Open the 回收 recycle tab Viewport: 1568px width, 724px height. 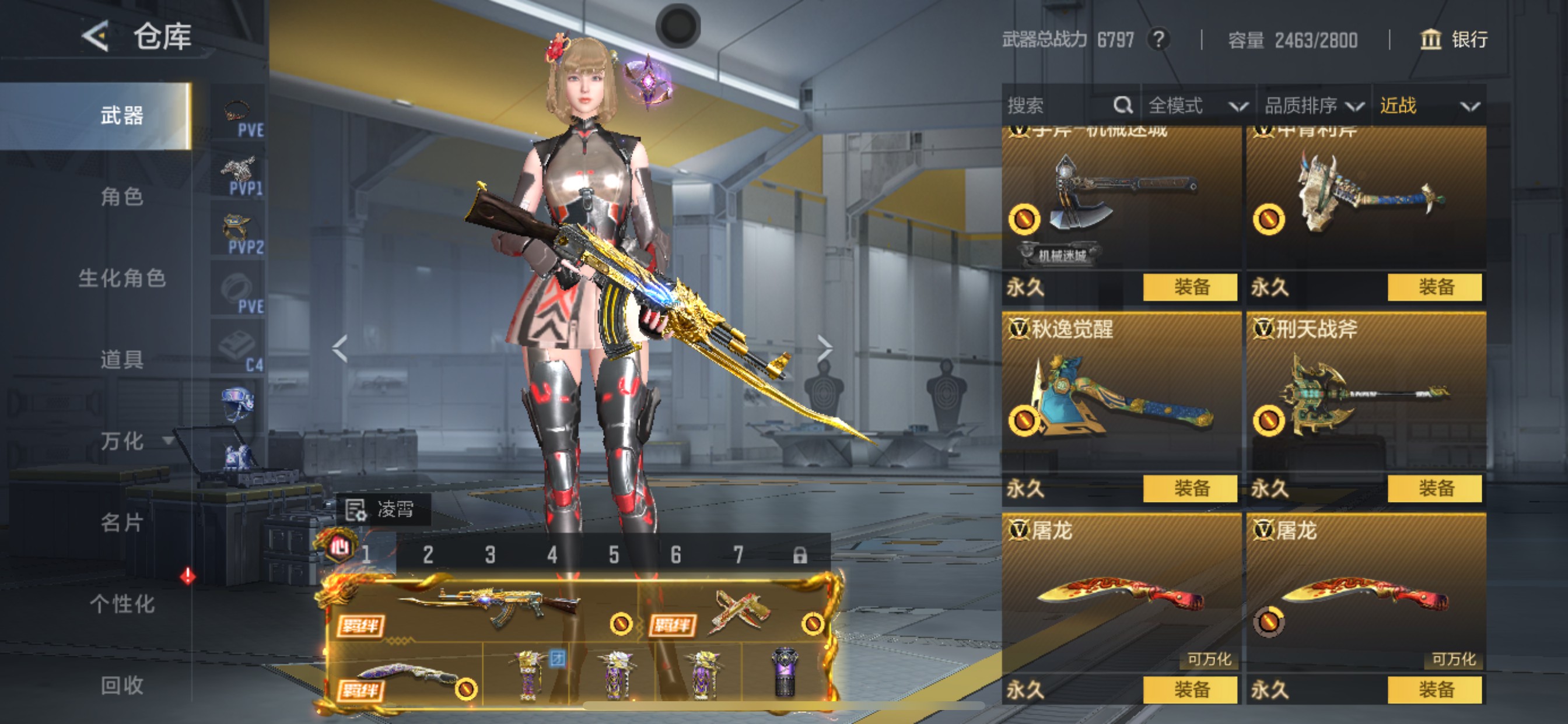click(x=122, y=685)
